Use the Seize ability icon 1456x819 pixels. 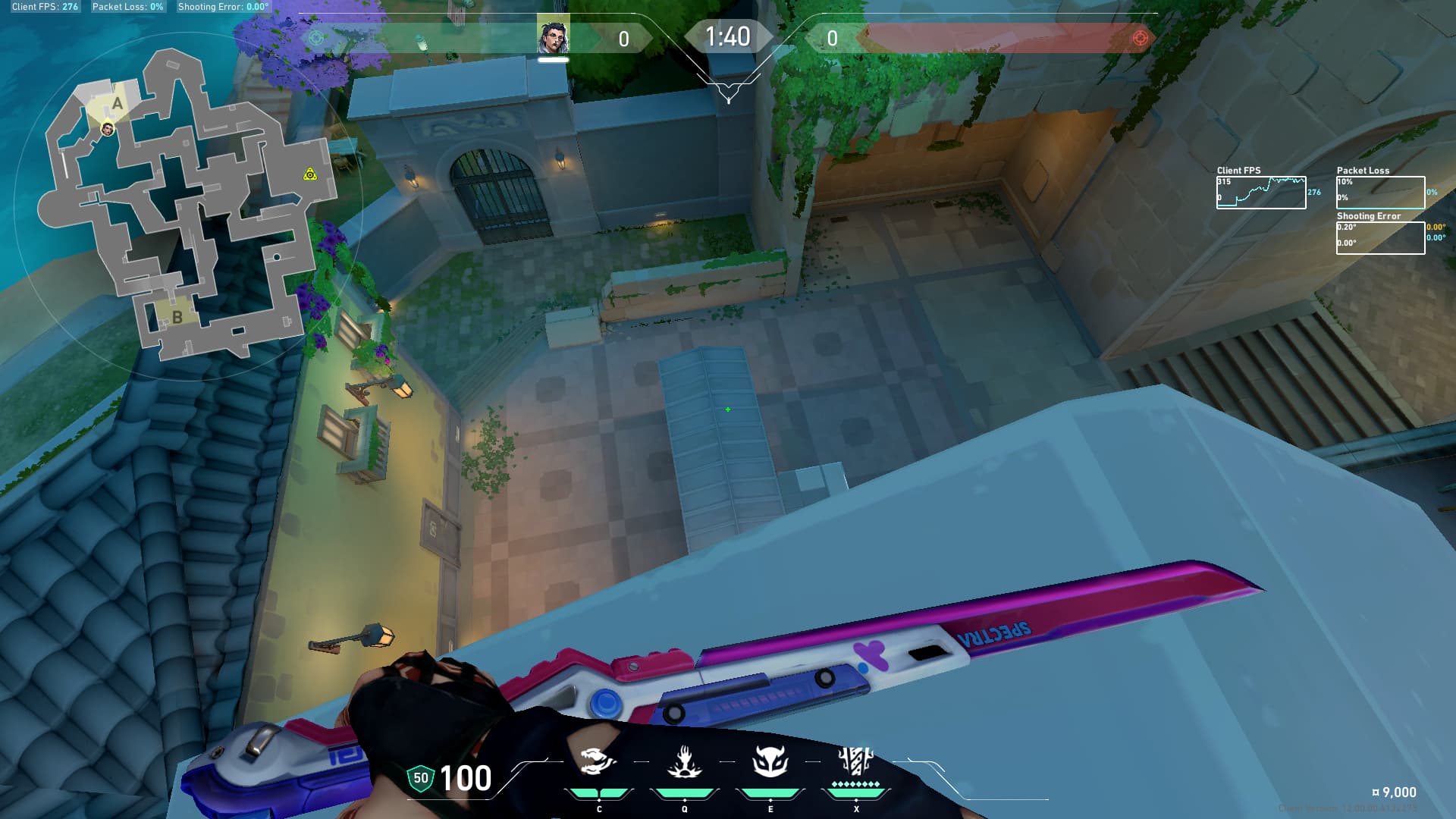coord(684,761)
